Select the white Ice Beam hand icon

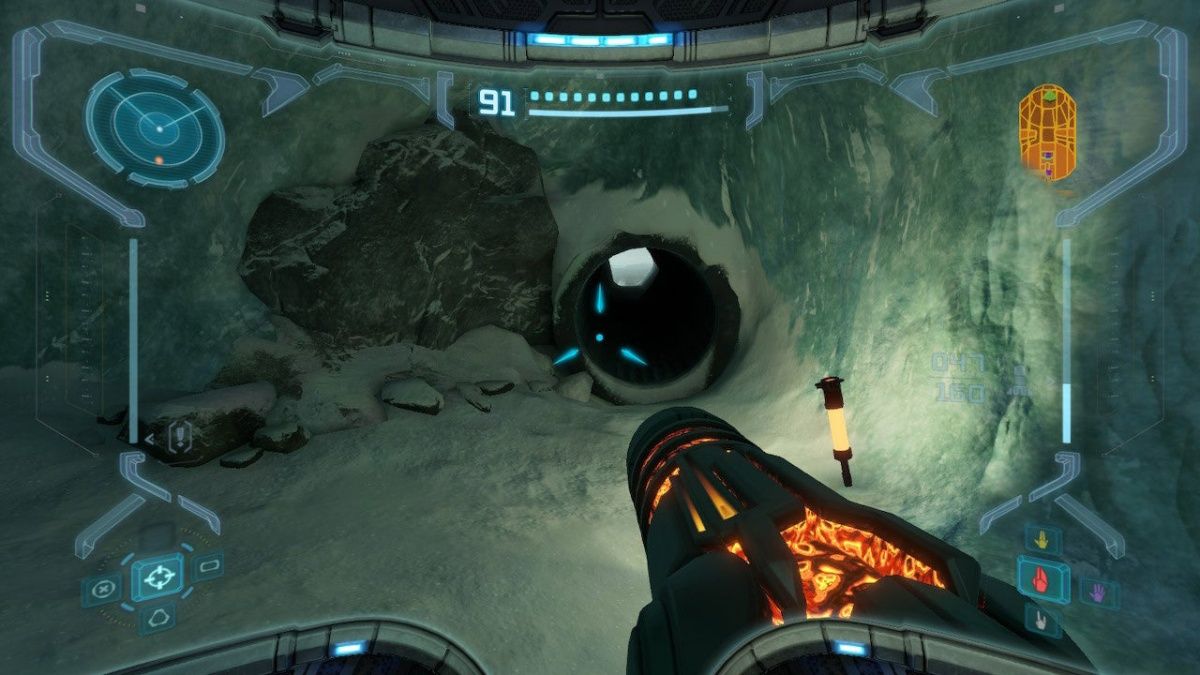point(1042,620)
